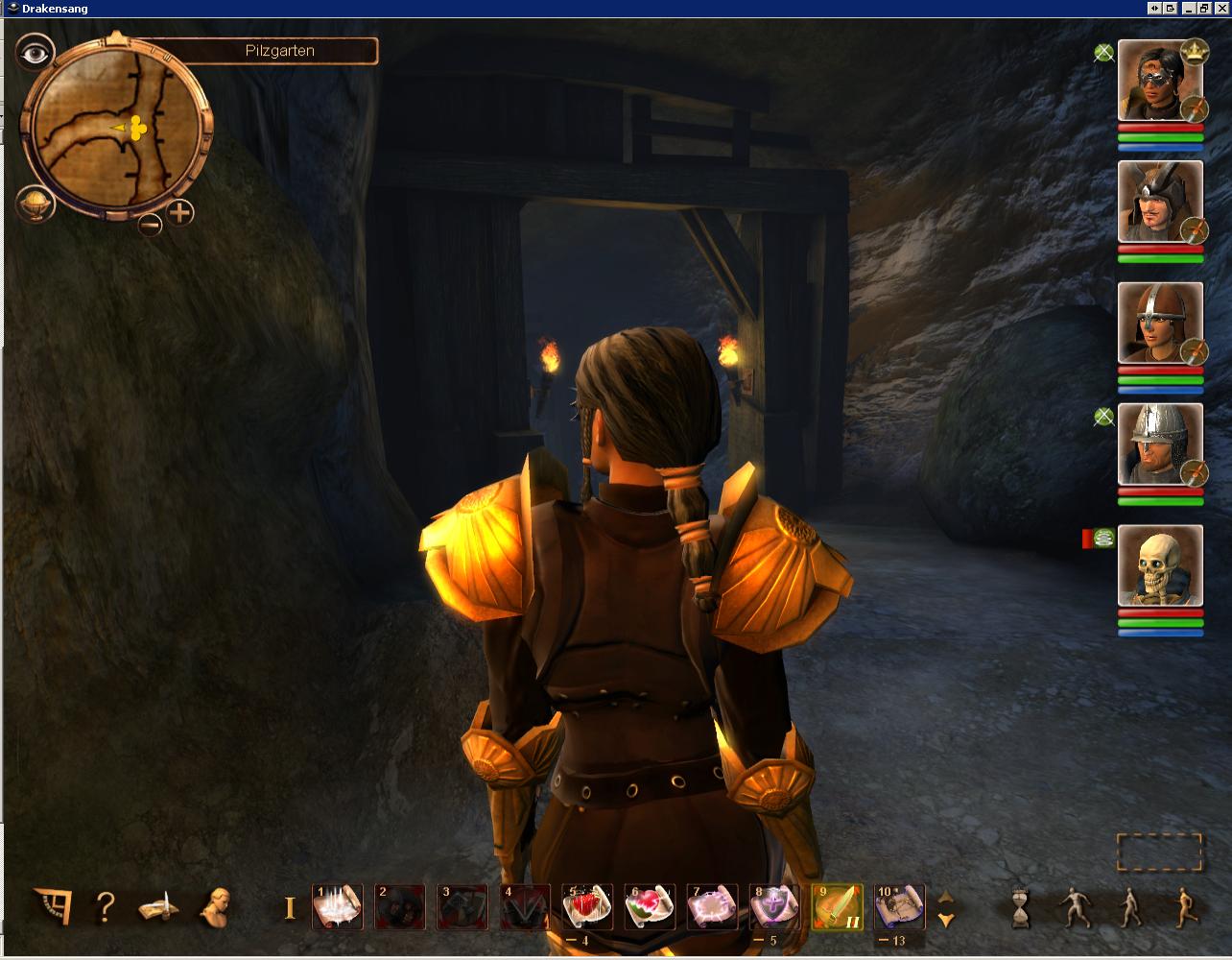Select the horned-helmet companion portrait
1232x960 pixels.
click(x=1159, y=202)
